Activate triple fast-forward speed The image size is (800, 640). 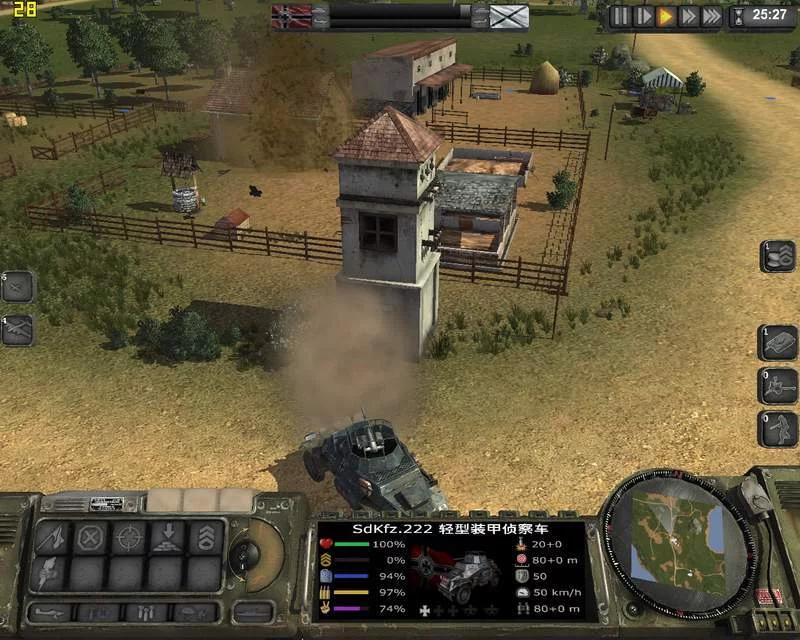[x=712, y=16]
